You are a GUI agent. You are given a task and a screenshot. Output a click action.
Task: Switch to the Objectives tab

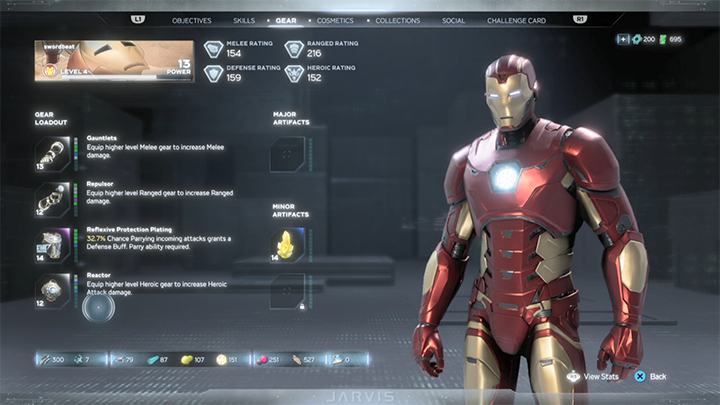191,20
